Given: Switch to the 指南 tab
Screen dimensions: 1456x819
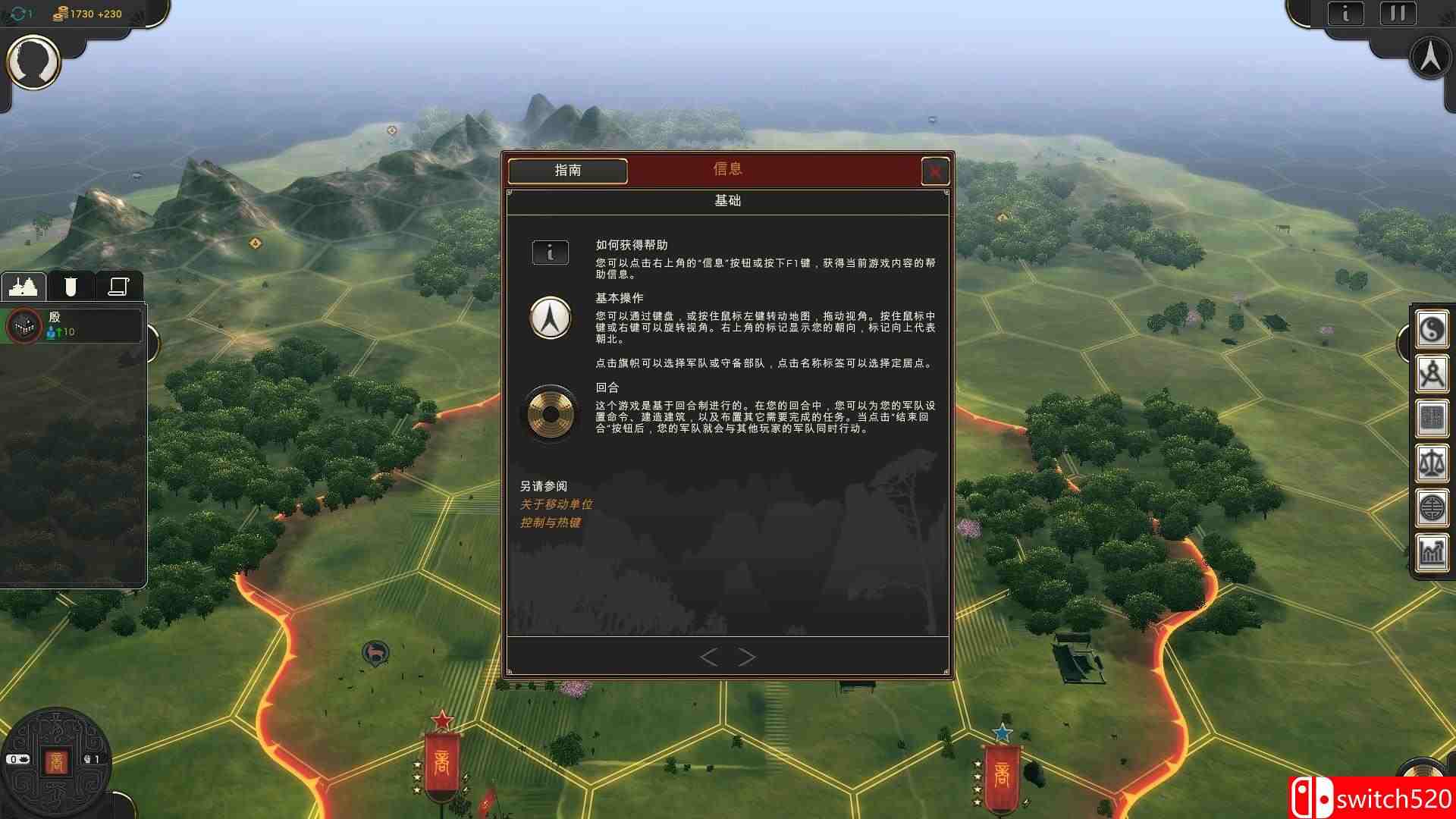Looking at the screenshot, I should pos(566,171).
